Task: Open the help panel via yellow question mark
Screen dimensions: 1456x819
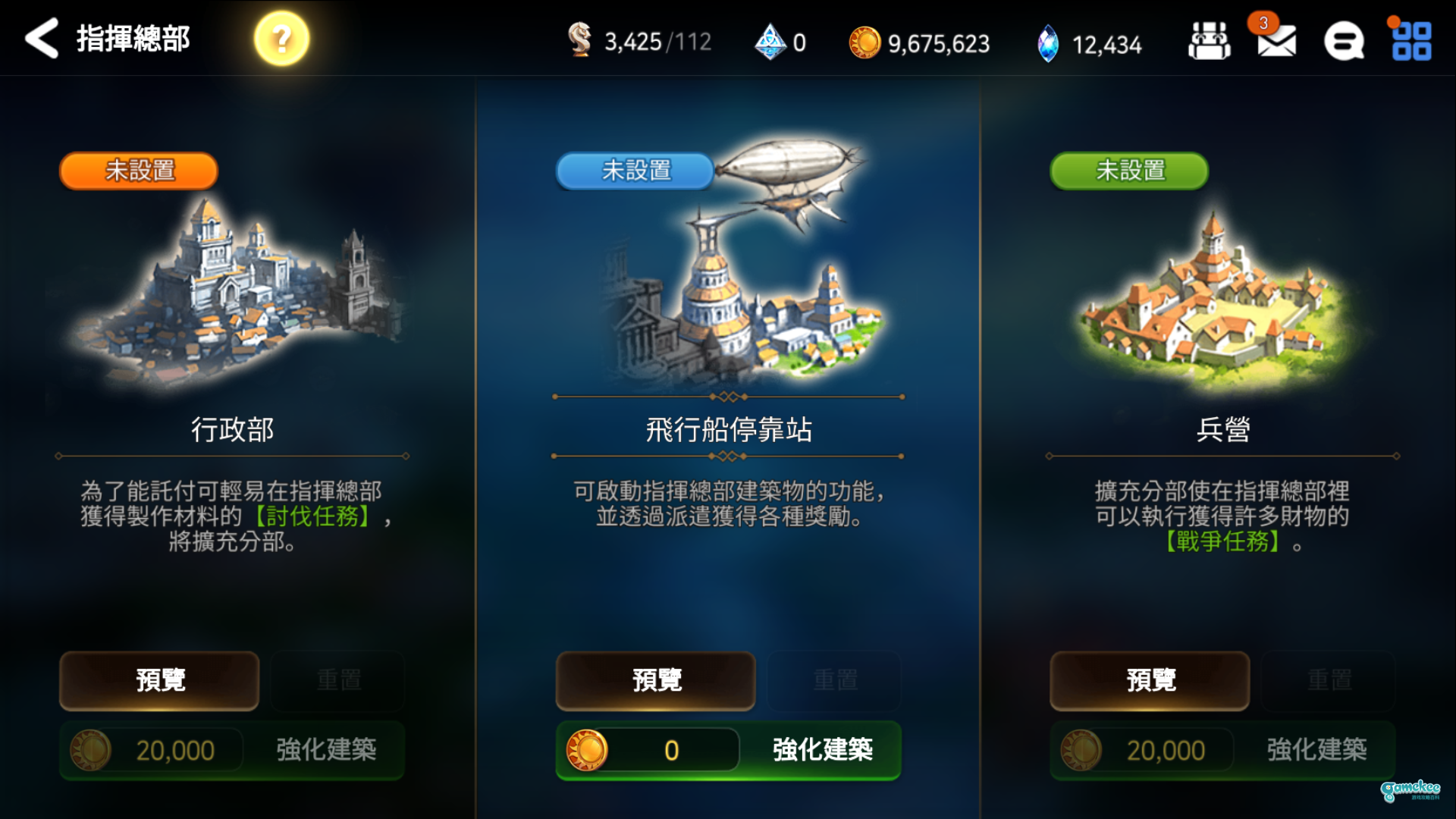Action: (x=279, y=37)
